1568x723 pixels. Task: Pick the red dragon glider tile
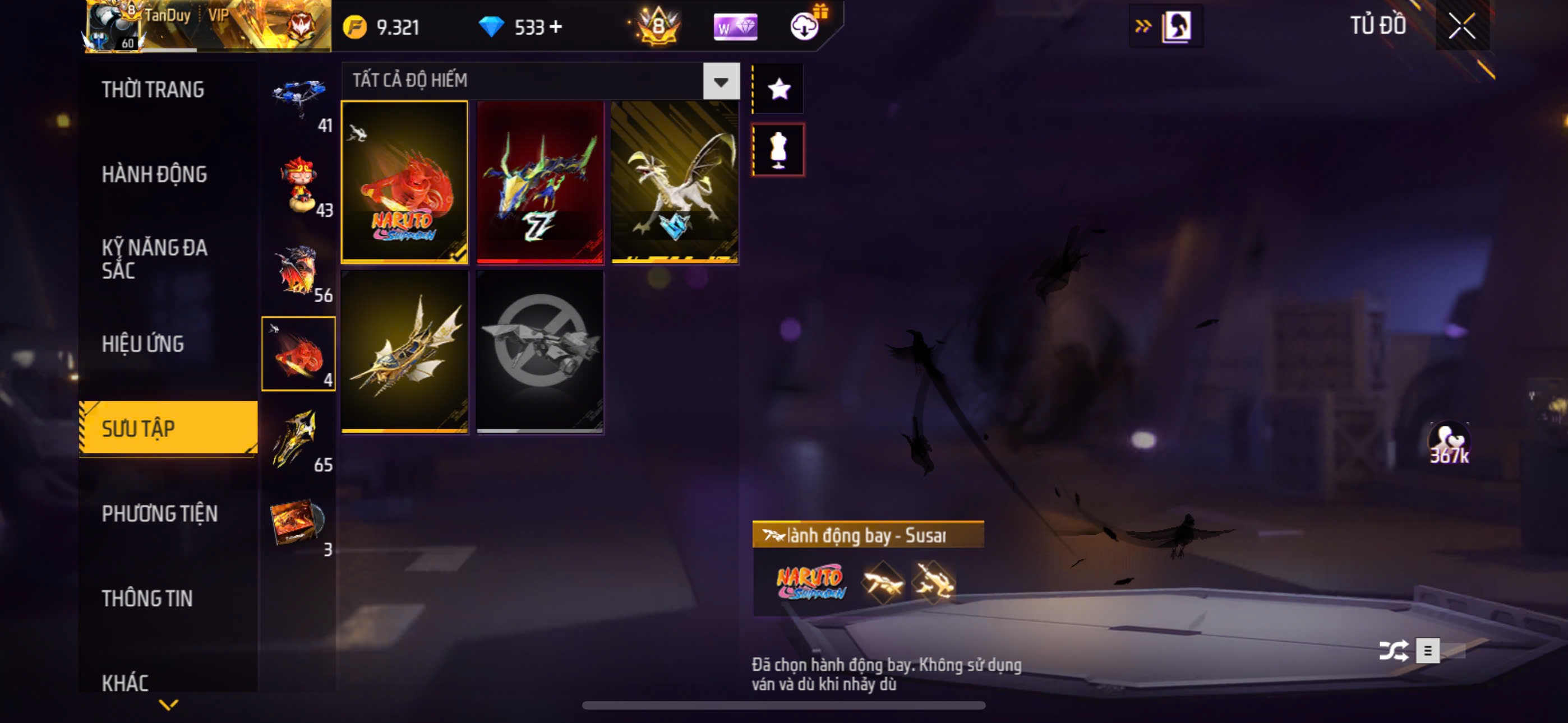click(x=540, y=182)
